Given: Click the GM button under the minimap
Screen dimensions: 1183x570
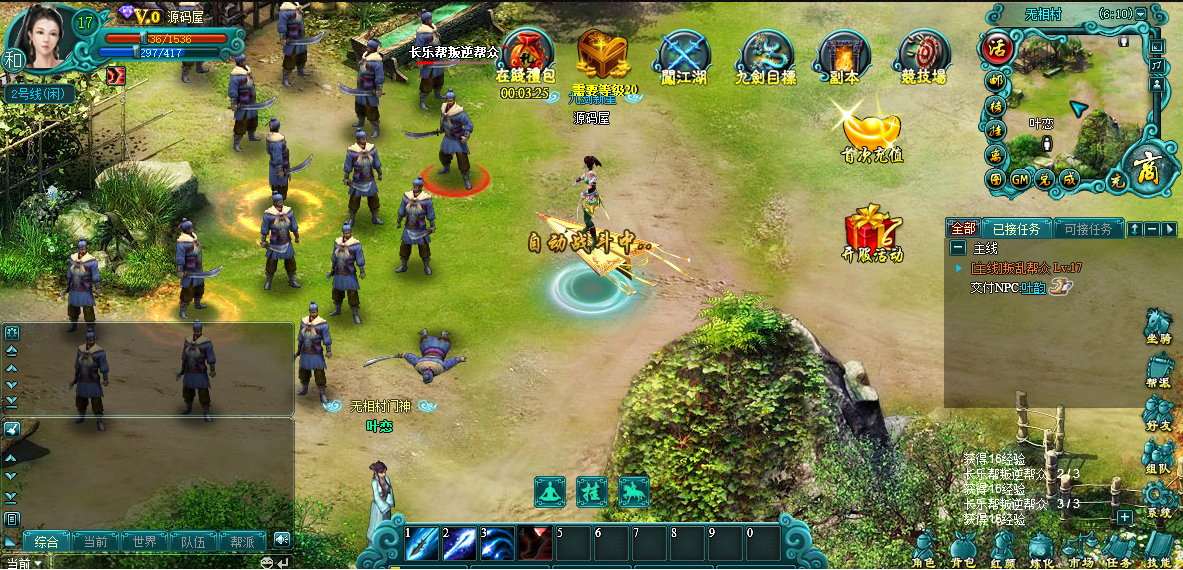Looking at the screenshot, I should pos(1020,180).
